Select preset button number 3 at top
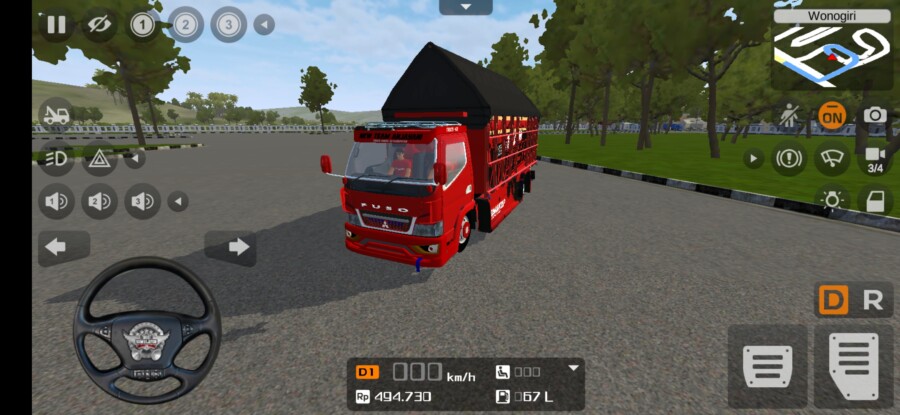This screenshot has height=415, width=900. pos(229,24)
